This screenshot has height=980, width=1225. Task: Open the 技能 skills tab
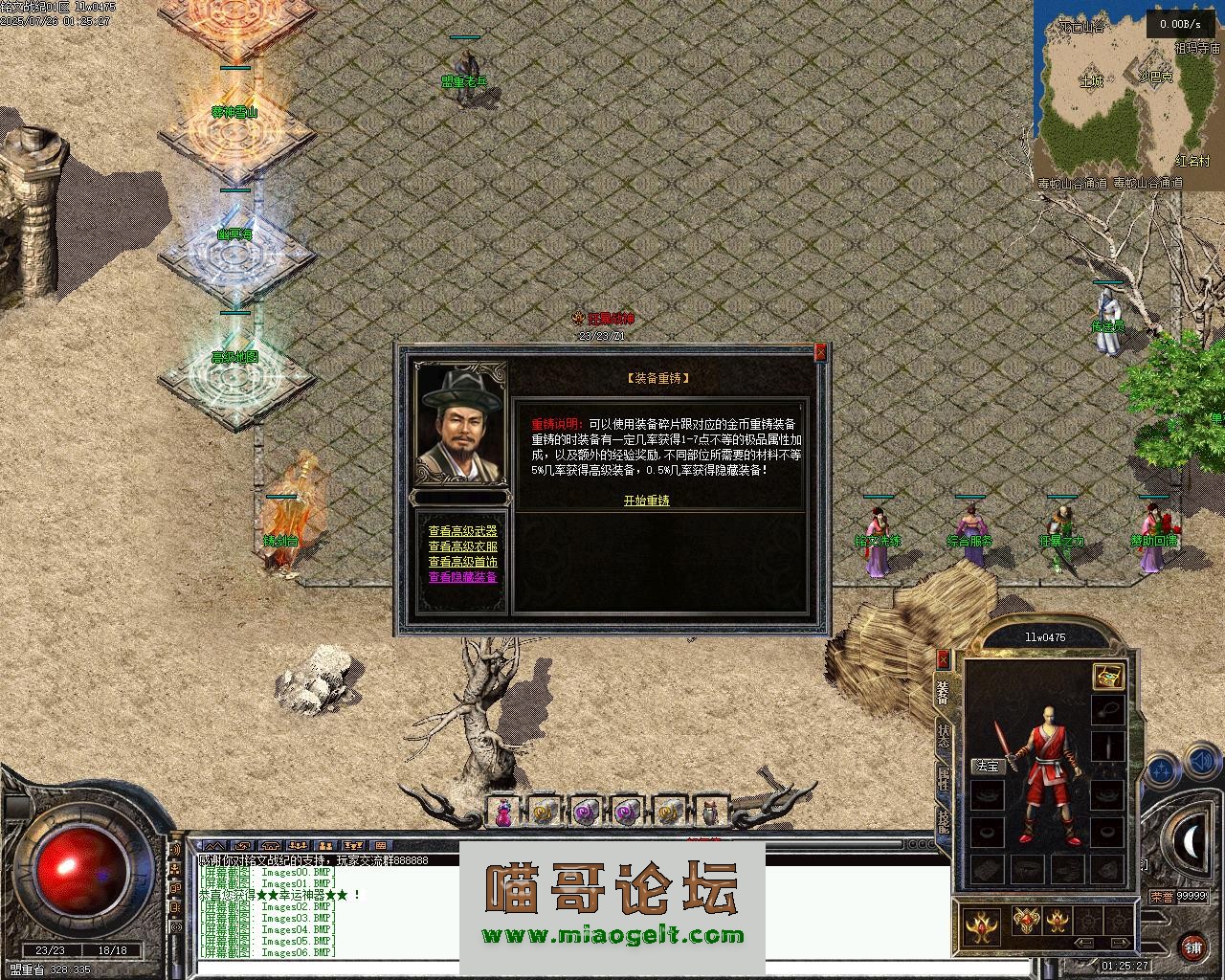click(x=944, y=821)
